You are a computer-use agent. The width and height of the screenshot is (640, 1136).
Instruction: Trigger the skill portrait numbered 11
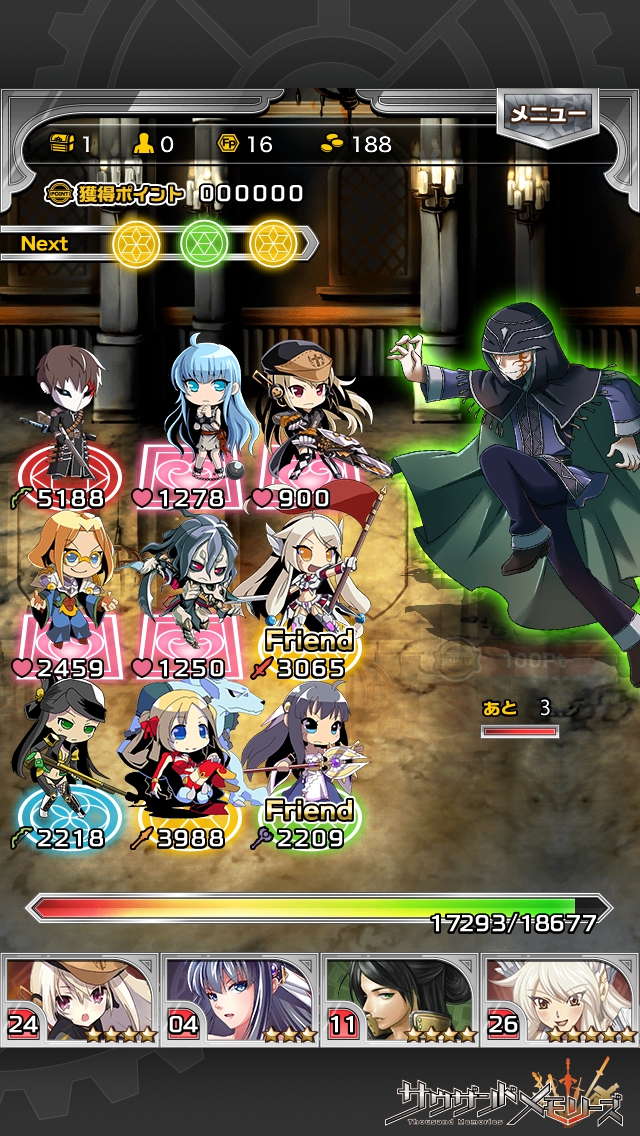click(x=400, y=999)
